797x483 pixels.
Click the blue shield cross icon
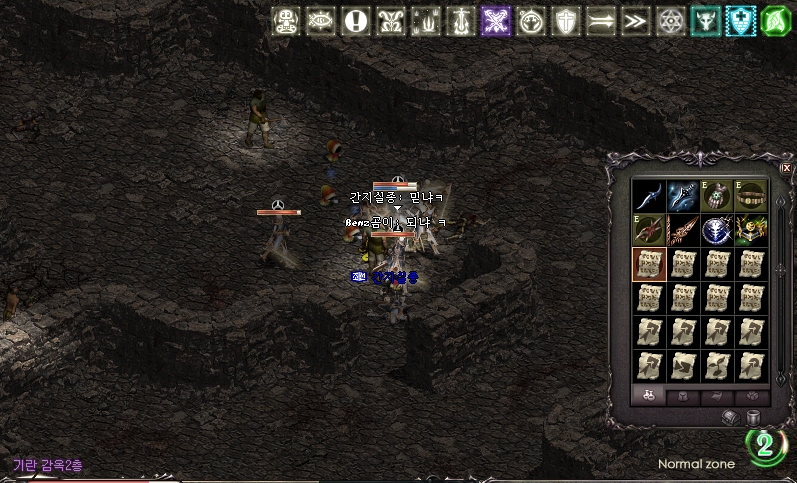click(741, 20)
